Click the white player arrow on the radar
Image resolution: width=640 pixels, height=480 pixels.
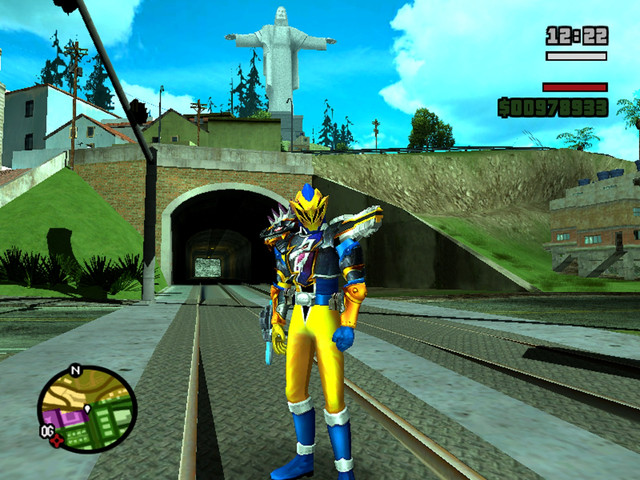tap(87, 408)
